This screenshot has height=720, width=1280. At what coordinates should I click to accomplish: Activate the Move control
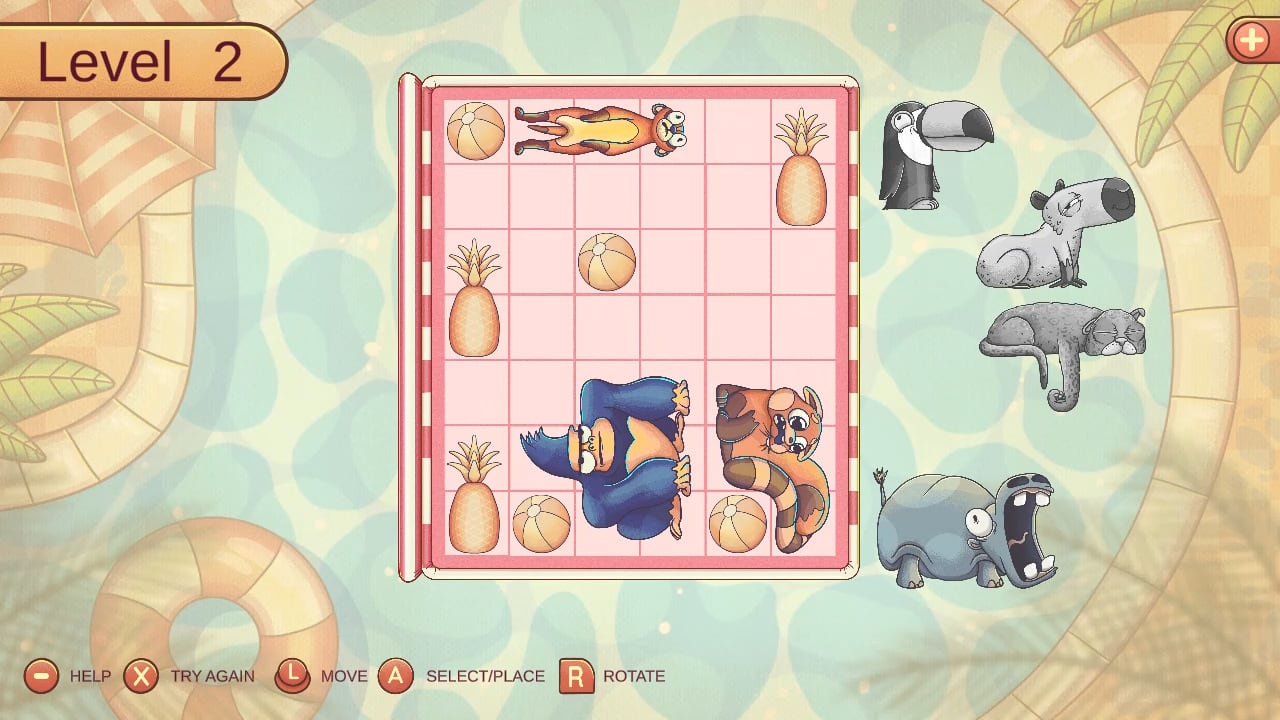click(x=292, y=676)
